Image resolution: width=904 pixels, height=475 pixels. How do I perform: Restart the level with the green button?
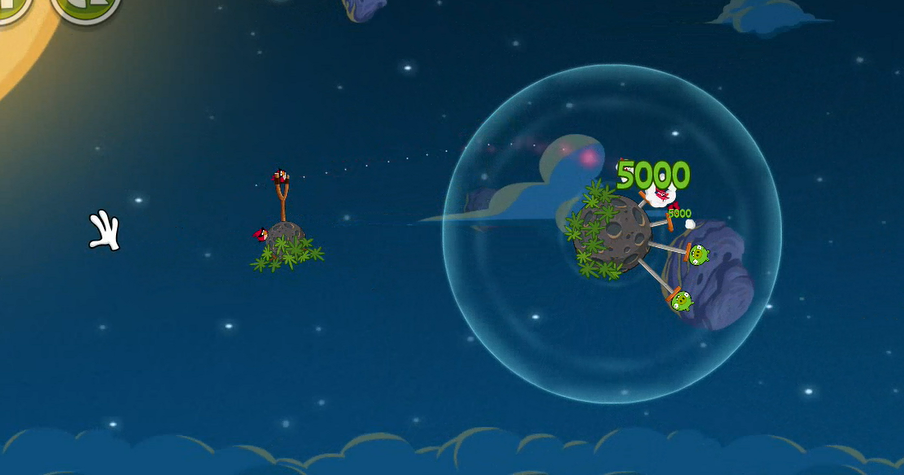click(x=85, y=6)
